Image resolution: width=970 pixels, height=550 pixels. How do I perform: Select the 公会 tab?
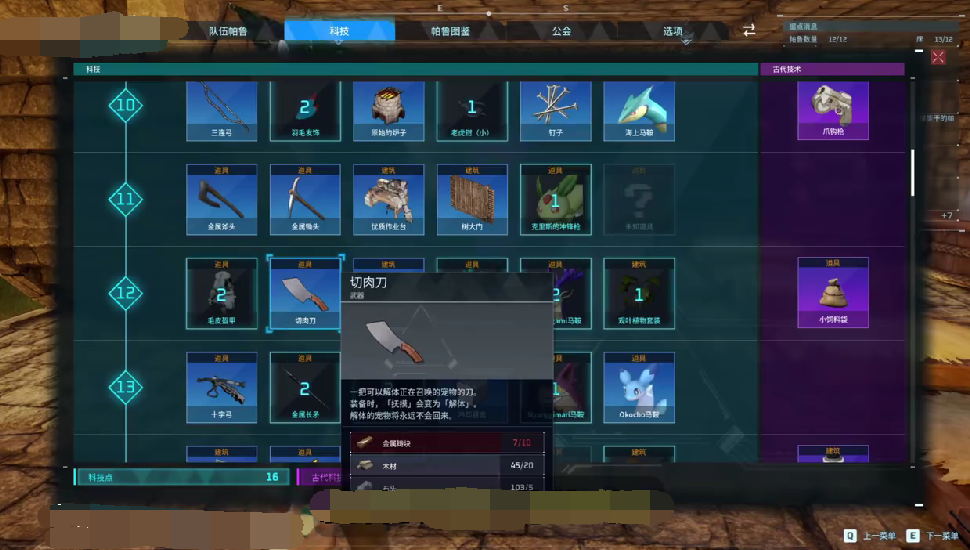point(561,31)
